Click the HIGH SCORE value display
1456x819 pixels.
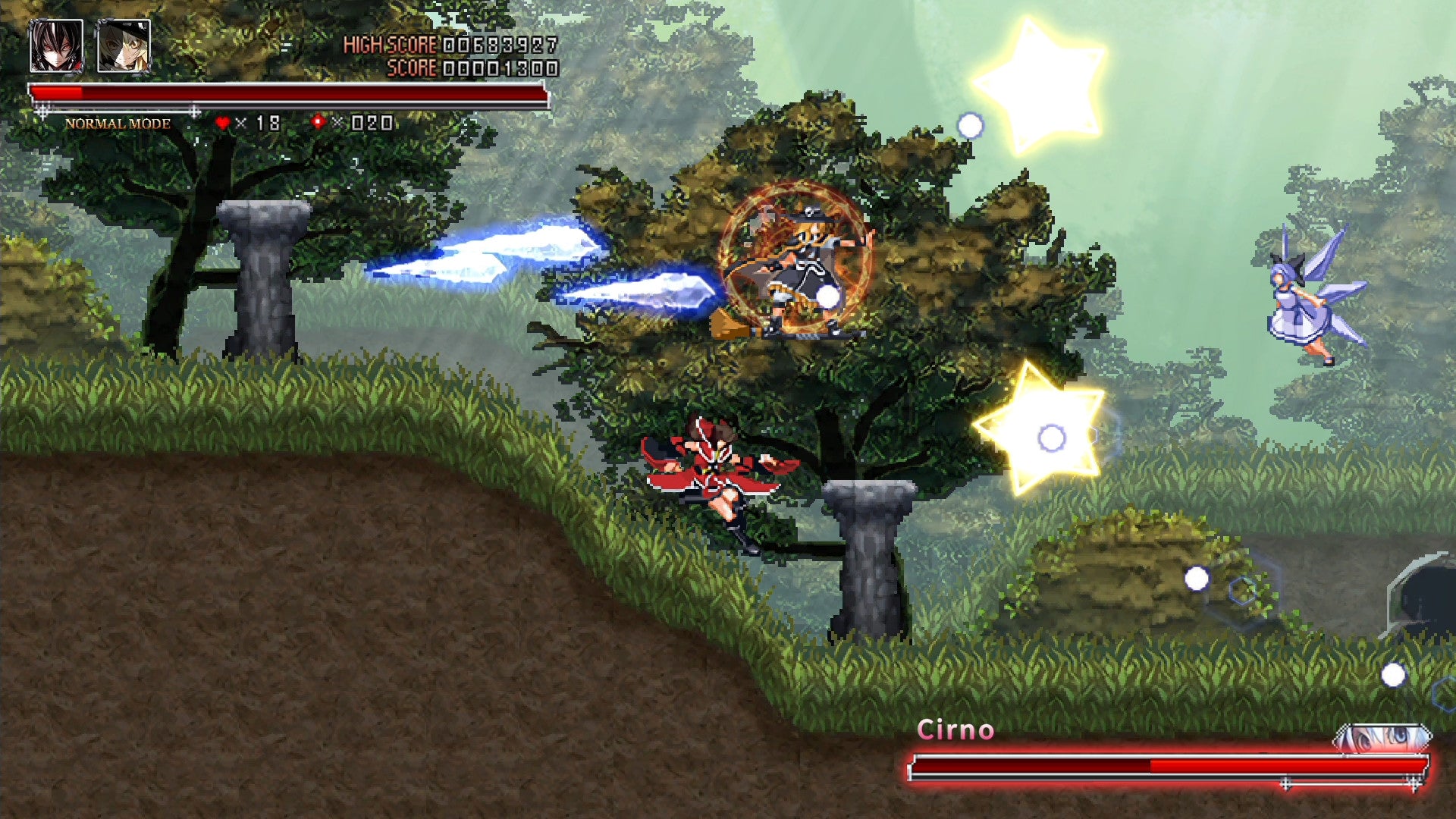[500, 44]
